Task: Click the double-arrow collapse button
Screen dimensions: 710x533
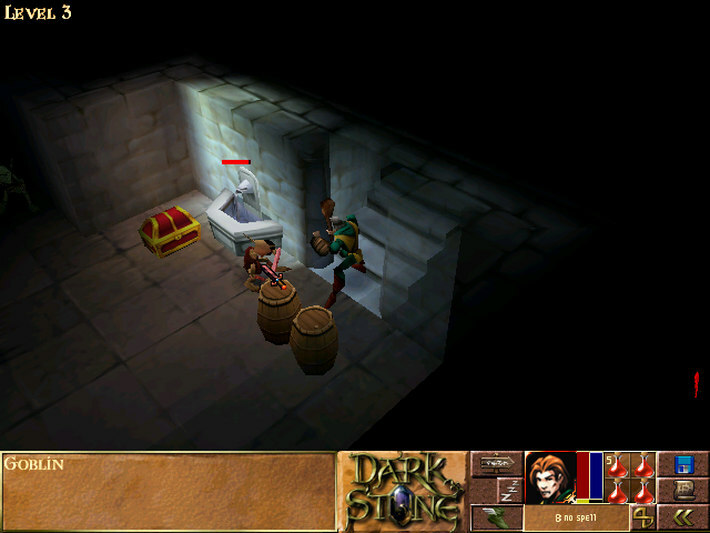Action: tap(683, 517)
